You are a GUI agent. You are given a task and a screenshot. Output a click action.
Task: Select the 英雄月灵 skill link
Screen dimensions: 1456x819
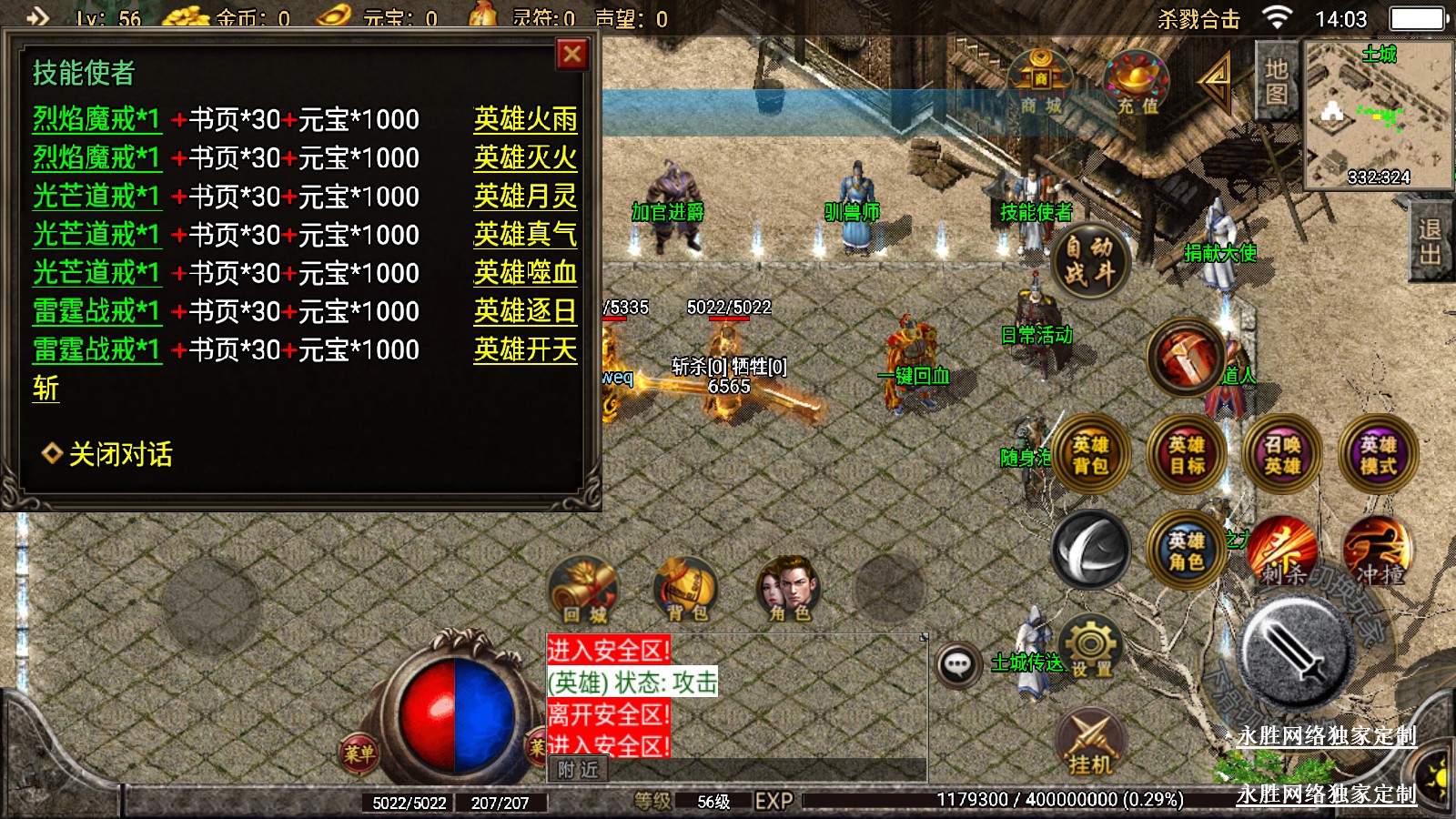tap(525, 197)
